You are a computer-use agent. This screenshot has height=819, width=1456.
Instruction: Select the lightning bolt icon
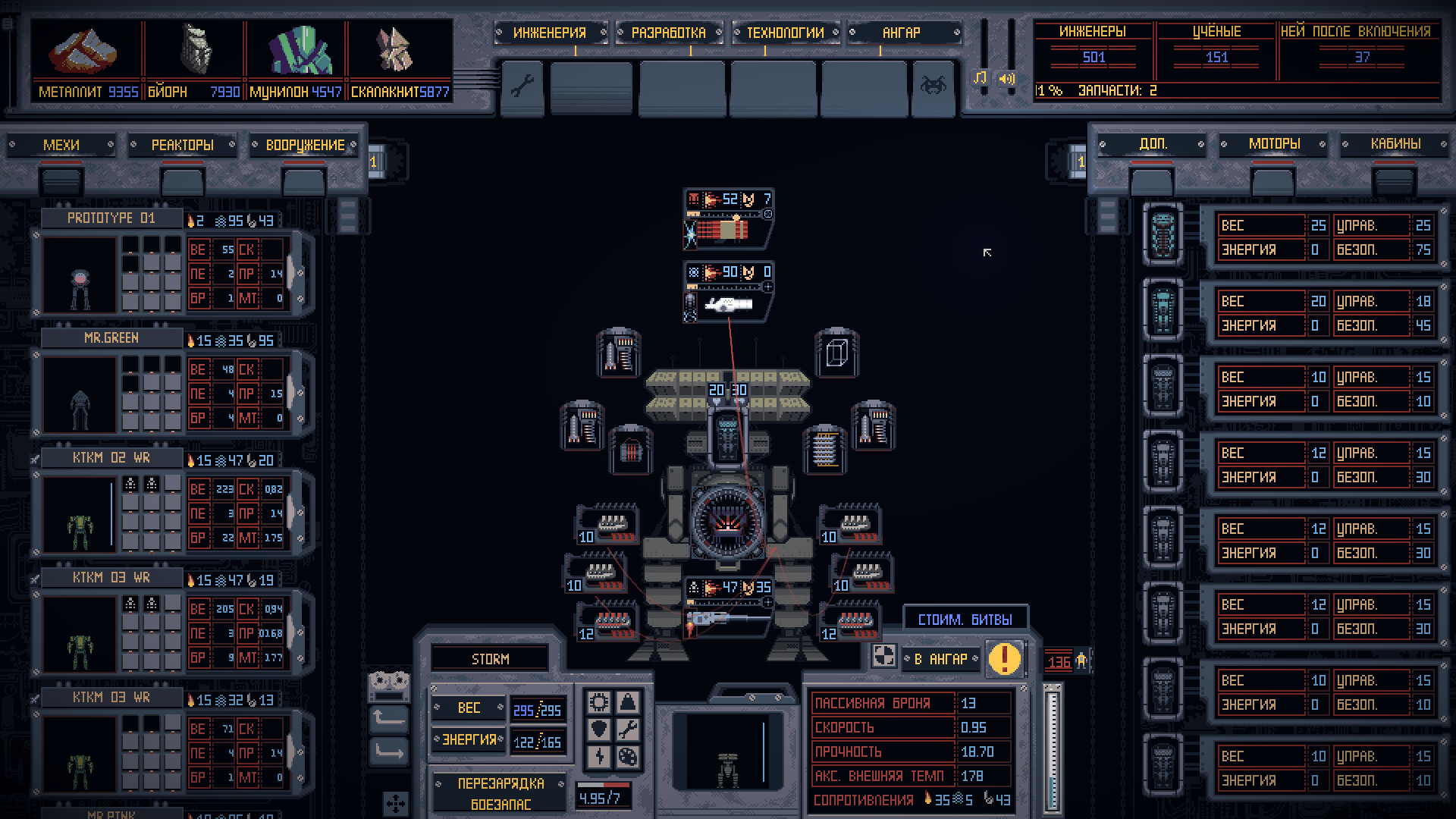pyautogui.click(x=598, y=755)
